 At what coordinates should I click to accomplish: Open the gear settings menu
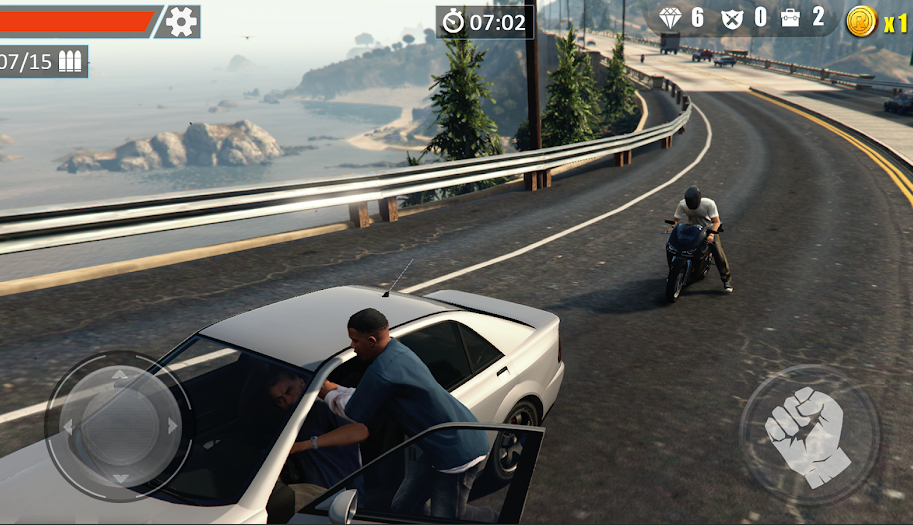(x=181, y=21)
